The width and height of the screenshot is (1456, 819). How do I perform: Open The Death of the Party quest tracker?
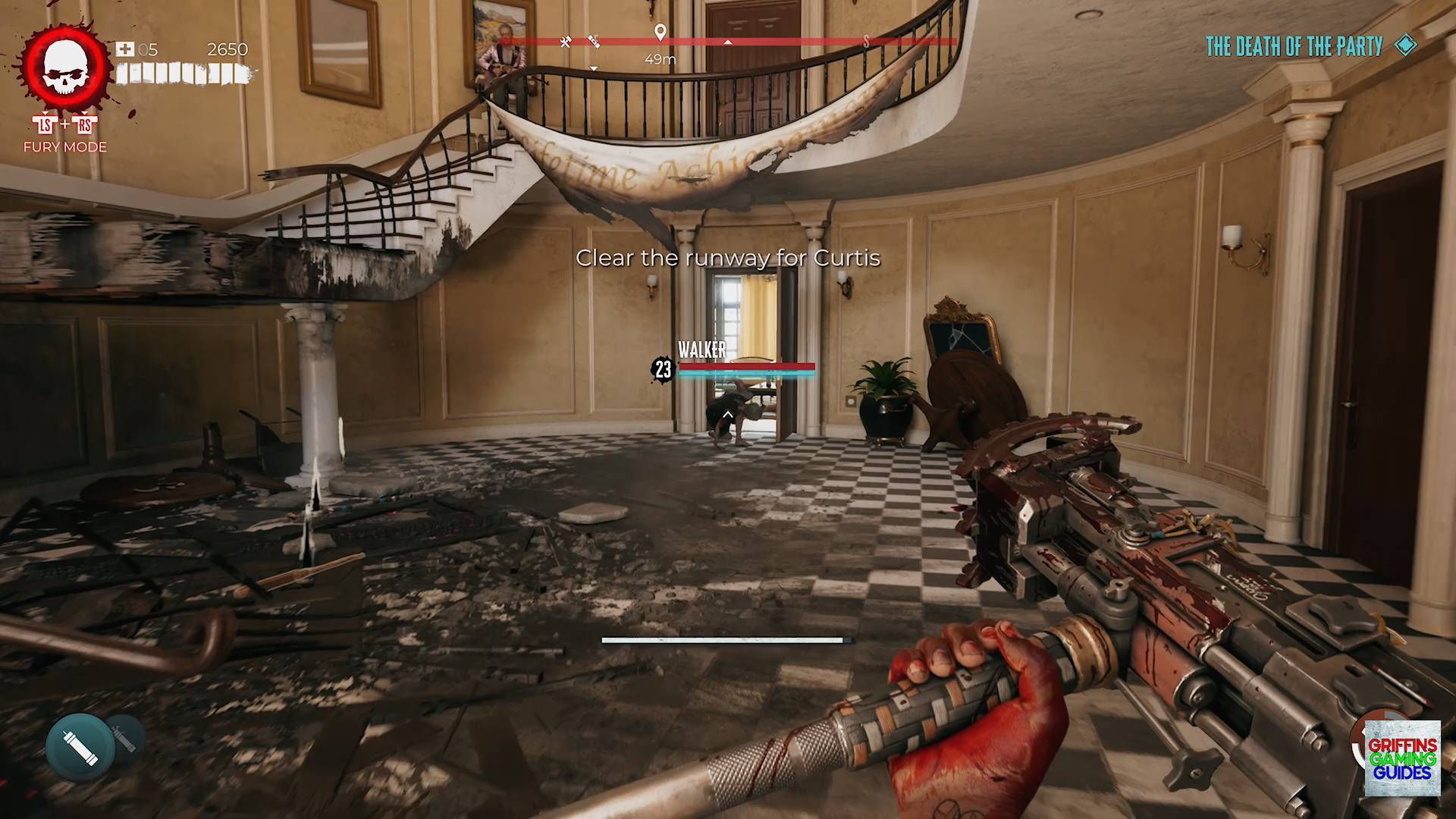click(1294, 46)
